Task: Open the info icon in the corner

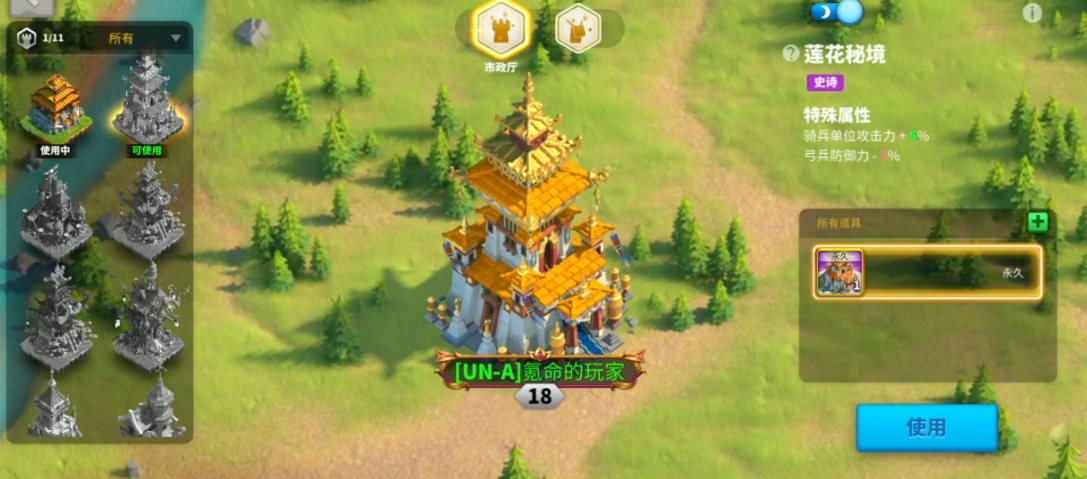Action: [x=1032, y=13]
